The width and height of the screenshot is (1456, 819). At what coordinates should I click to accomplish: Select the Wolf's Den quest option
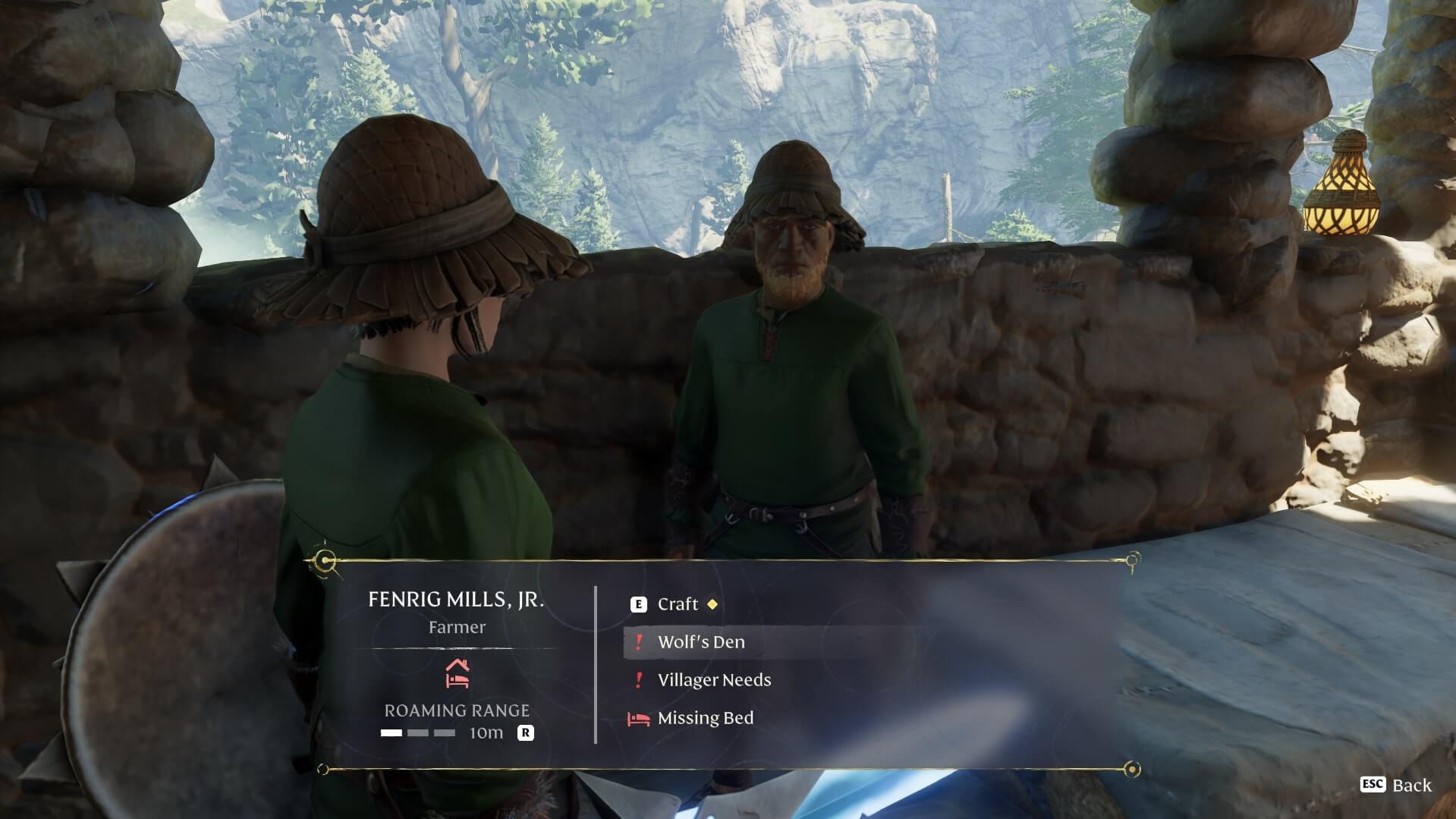pyautogui.click(x=700, y=642)
